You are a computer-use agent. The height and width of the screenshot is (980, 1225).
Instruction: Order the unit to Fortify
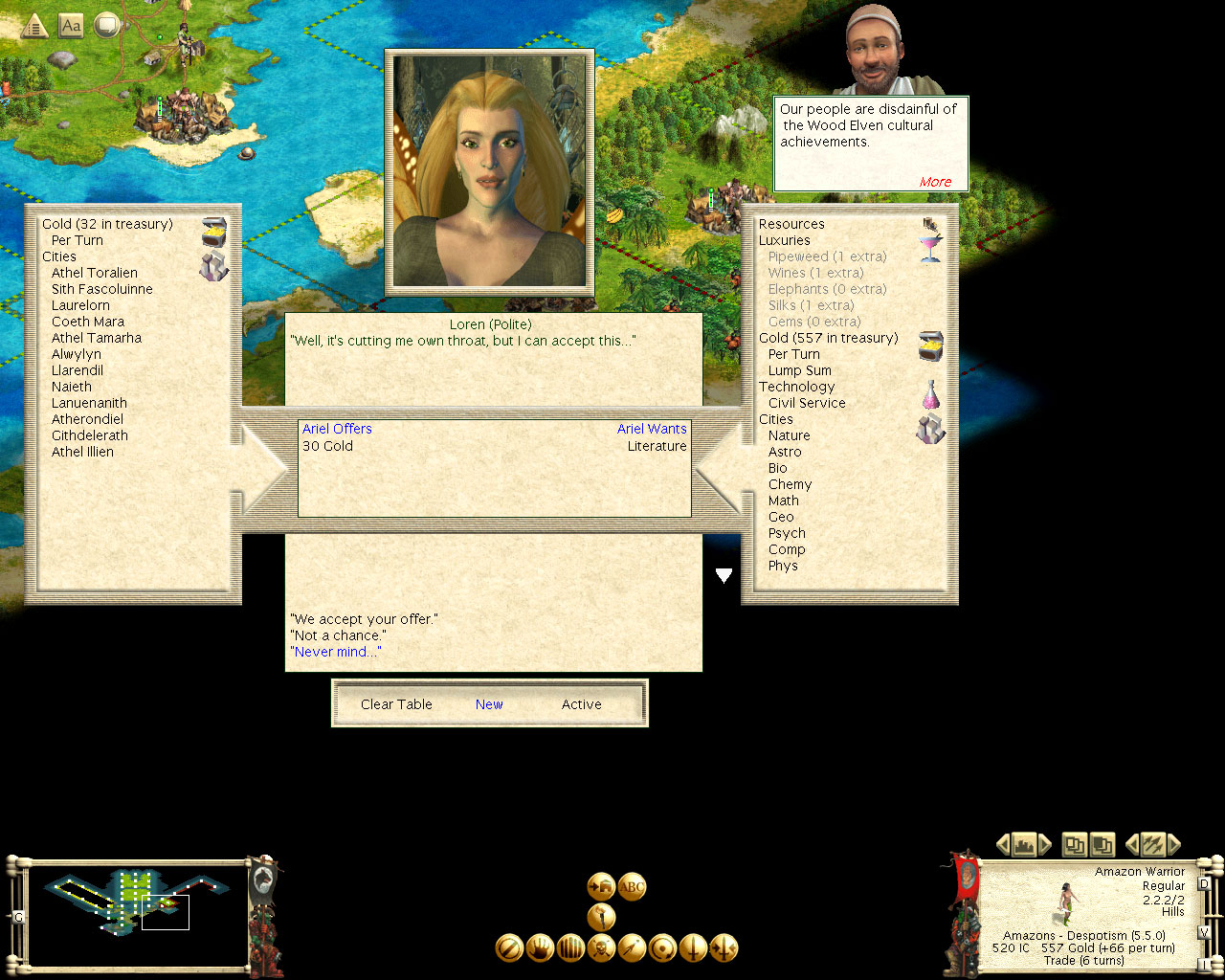(570, 947)
